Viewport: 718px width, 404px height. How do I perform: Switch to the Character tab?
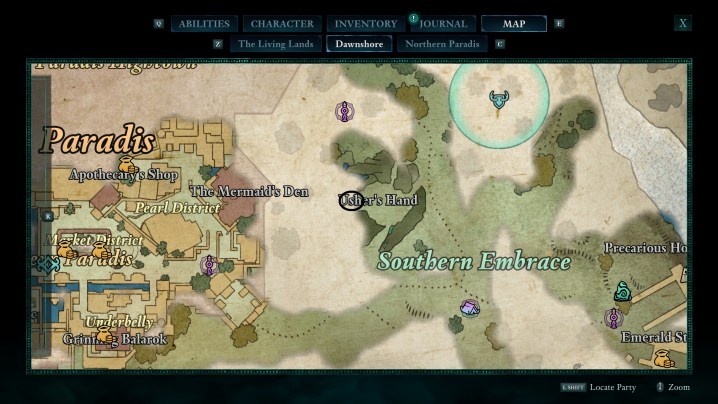(282, 24)
